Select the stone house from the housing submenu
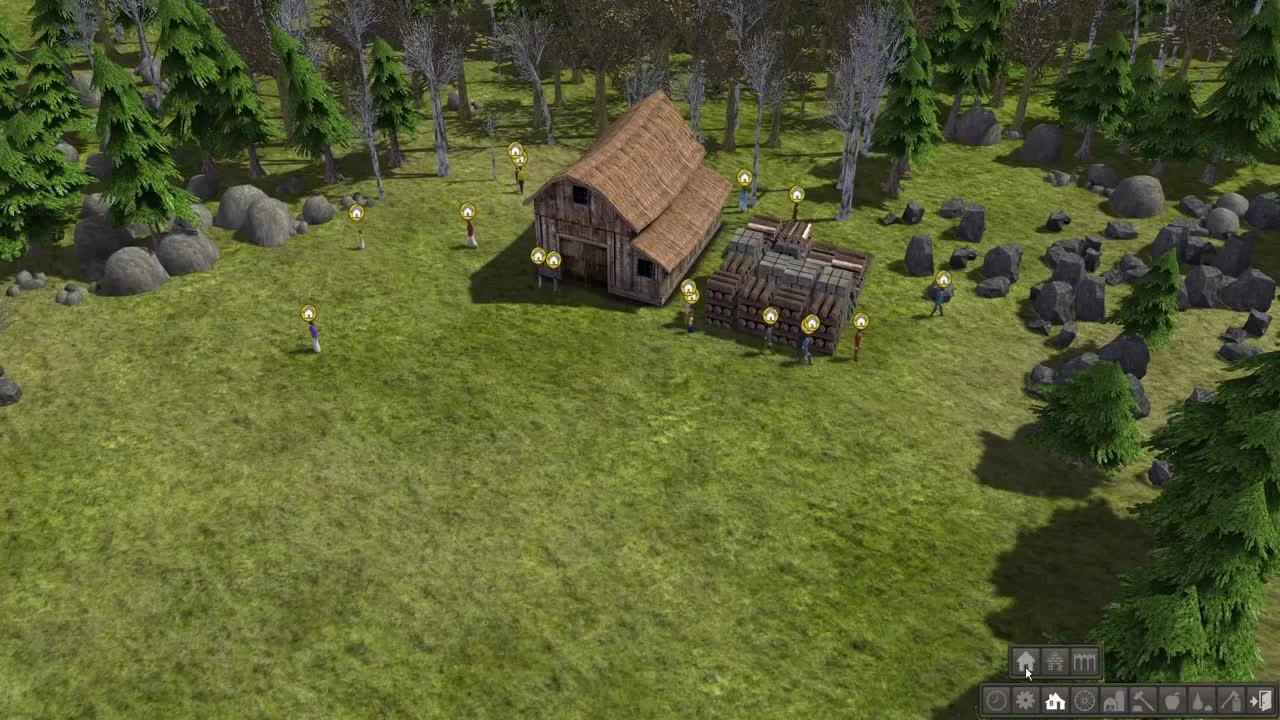1280x720 pixels. [1054, 660]
